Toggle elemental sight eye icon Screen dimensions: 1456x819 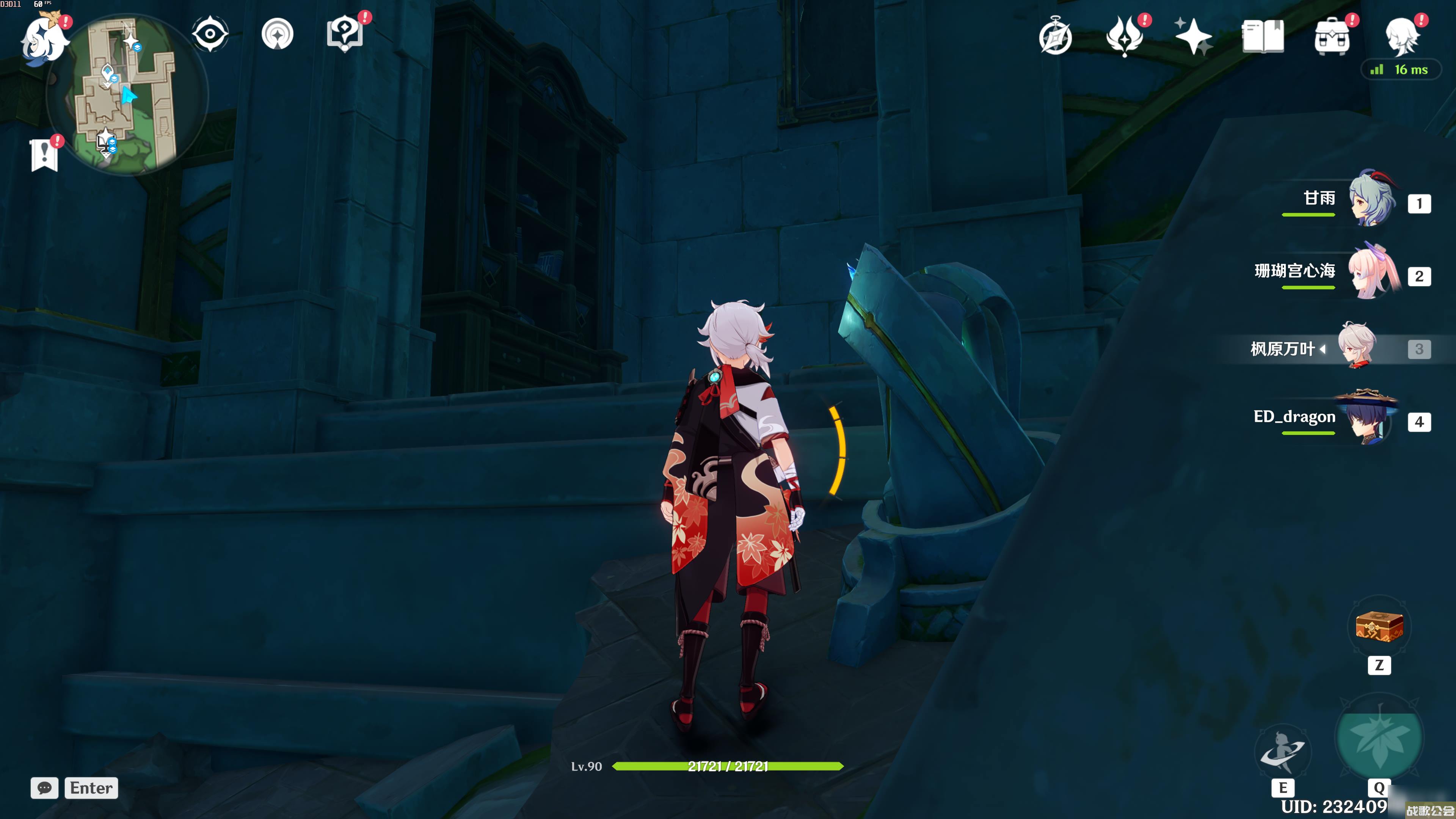[210, 35]
